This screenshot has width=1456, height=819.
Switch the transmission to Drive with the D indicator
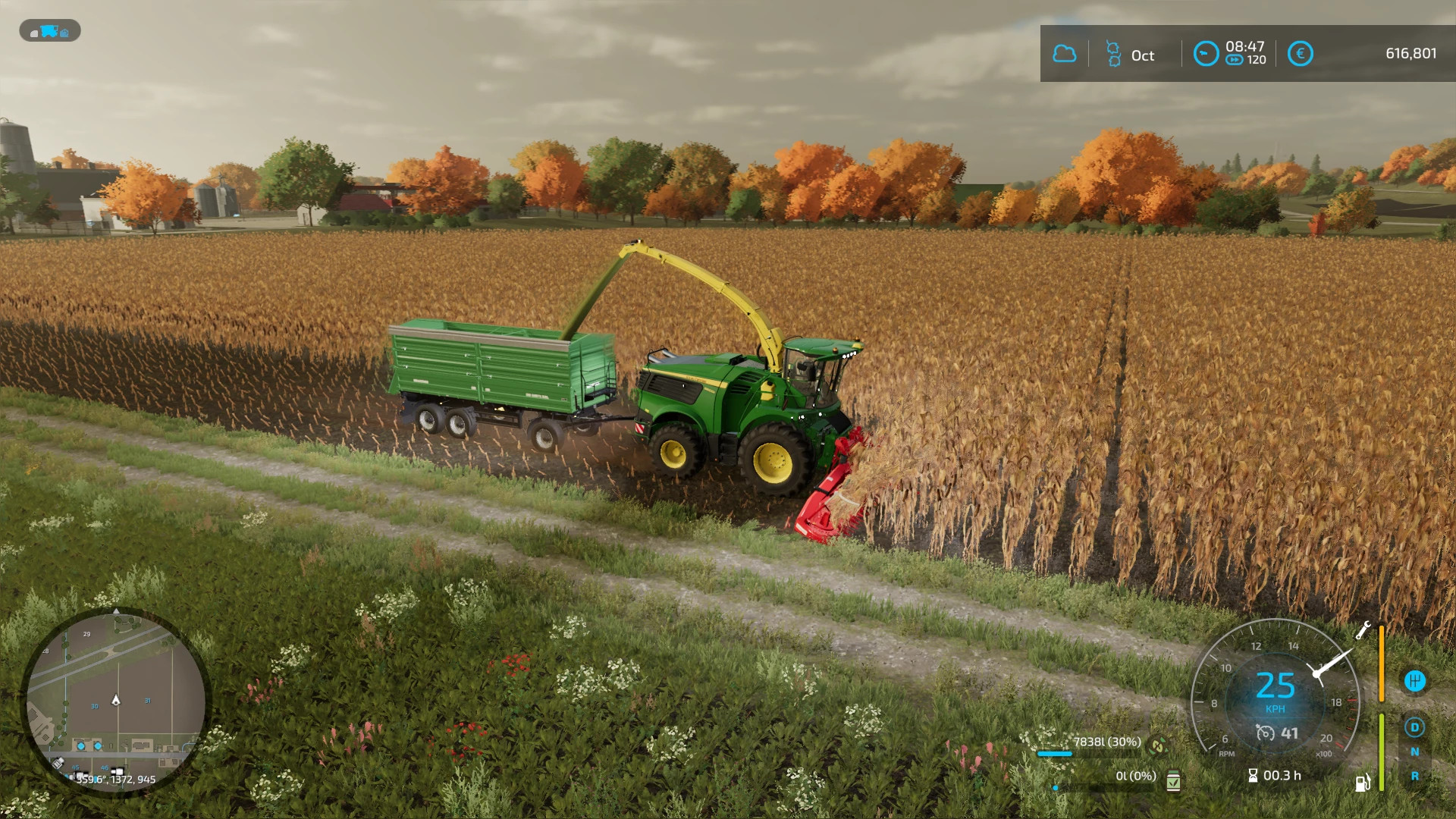(1415, 726)
